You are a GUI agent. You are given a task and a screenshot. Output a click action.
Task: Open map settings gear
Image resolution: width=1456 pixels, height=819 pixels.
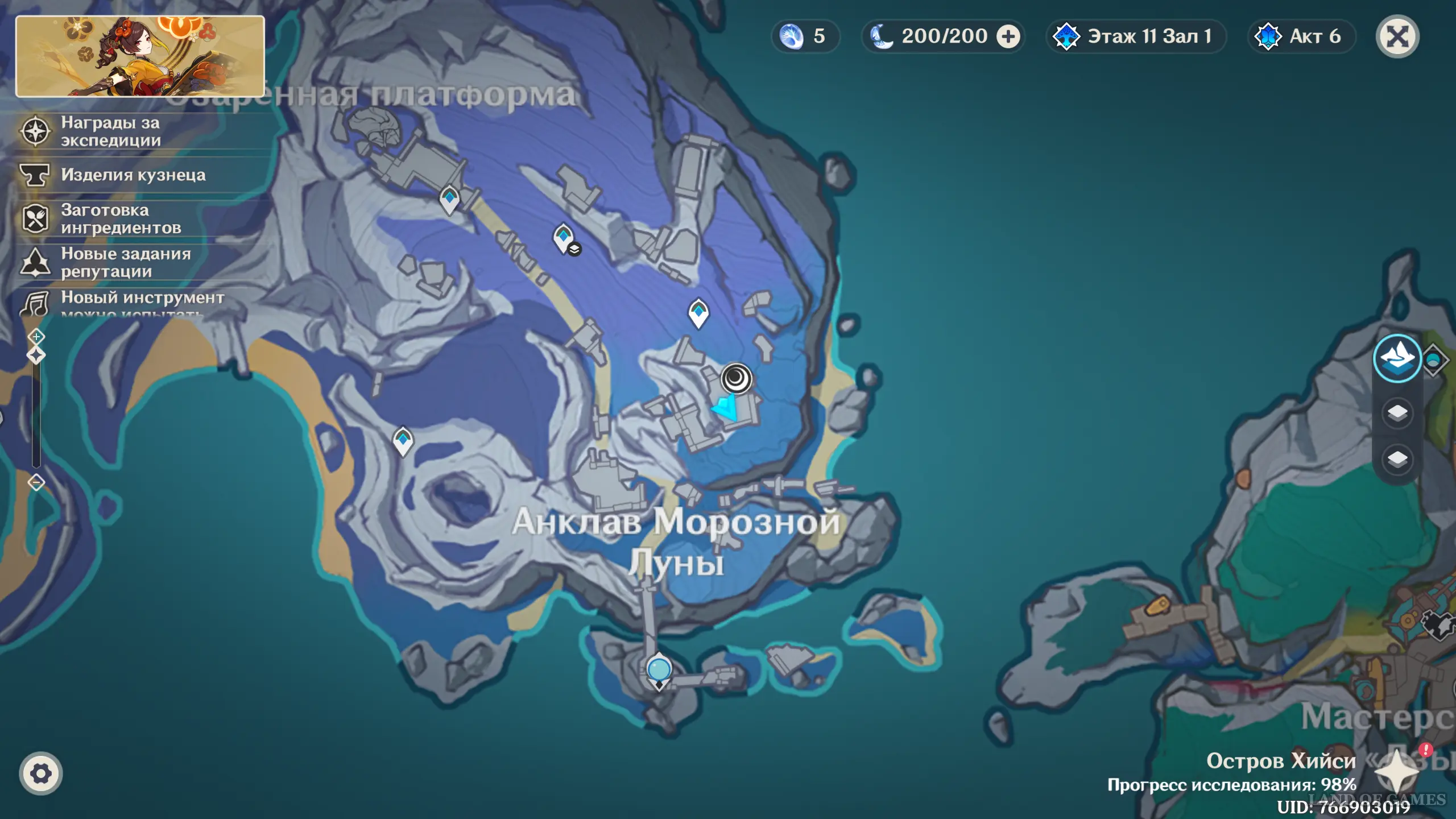40,773
